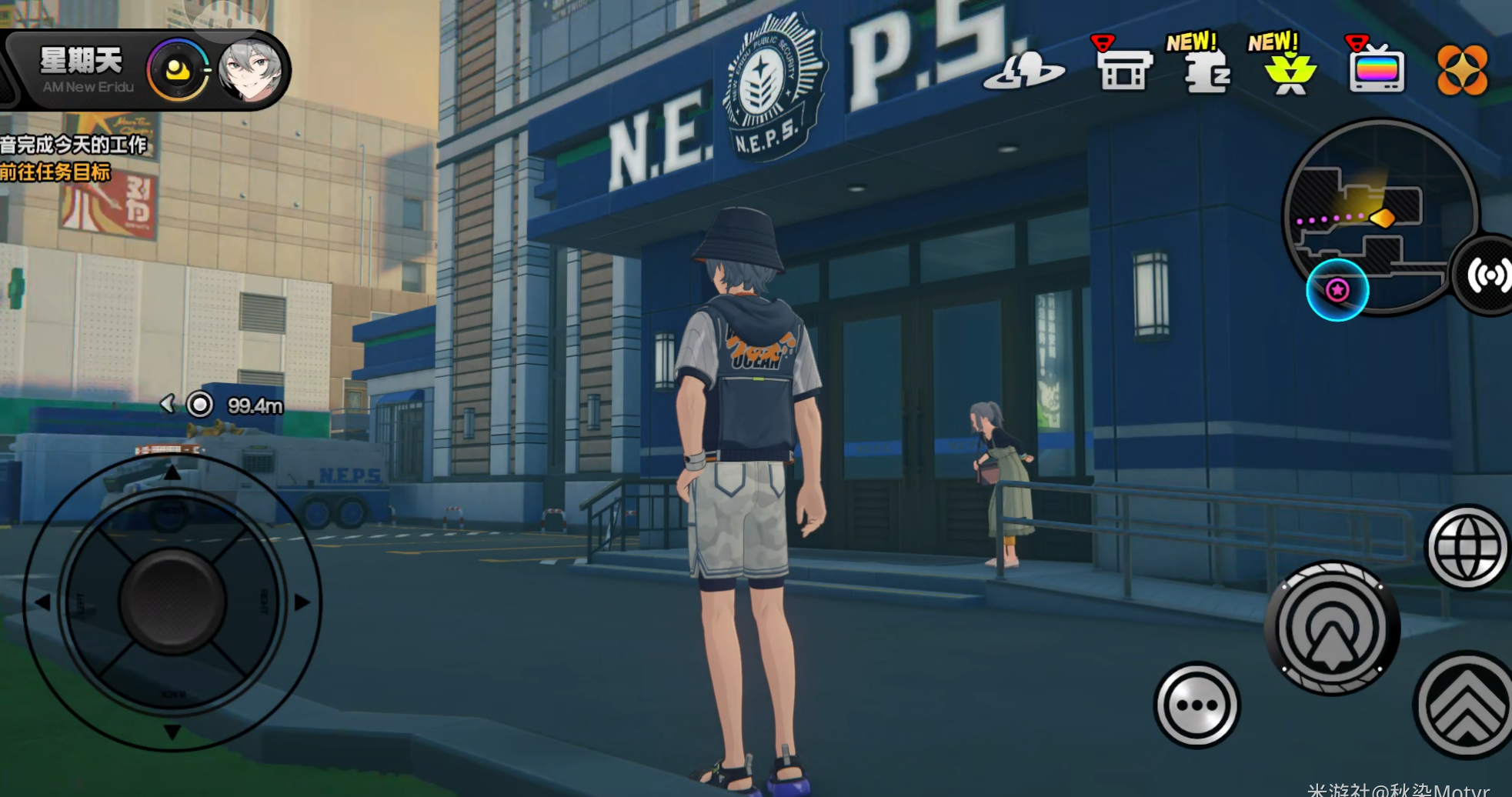Open the three-dots chat bubble button
The image size is (1512, 797).
coord(1197,705)
